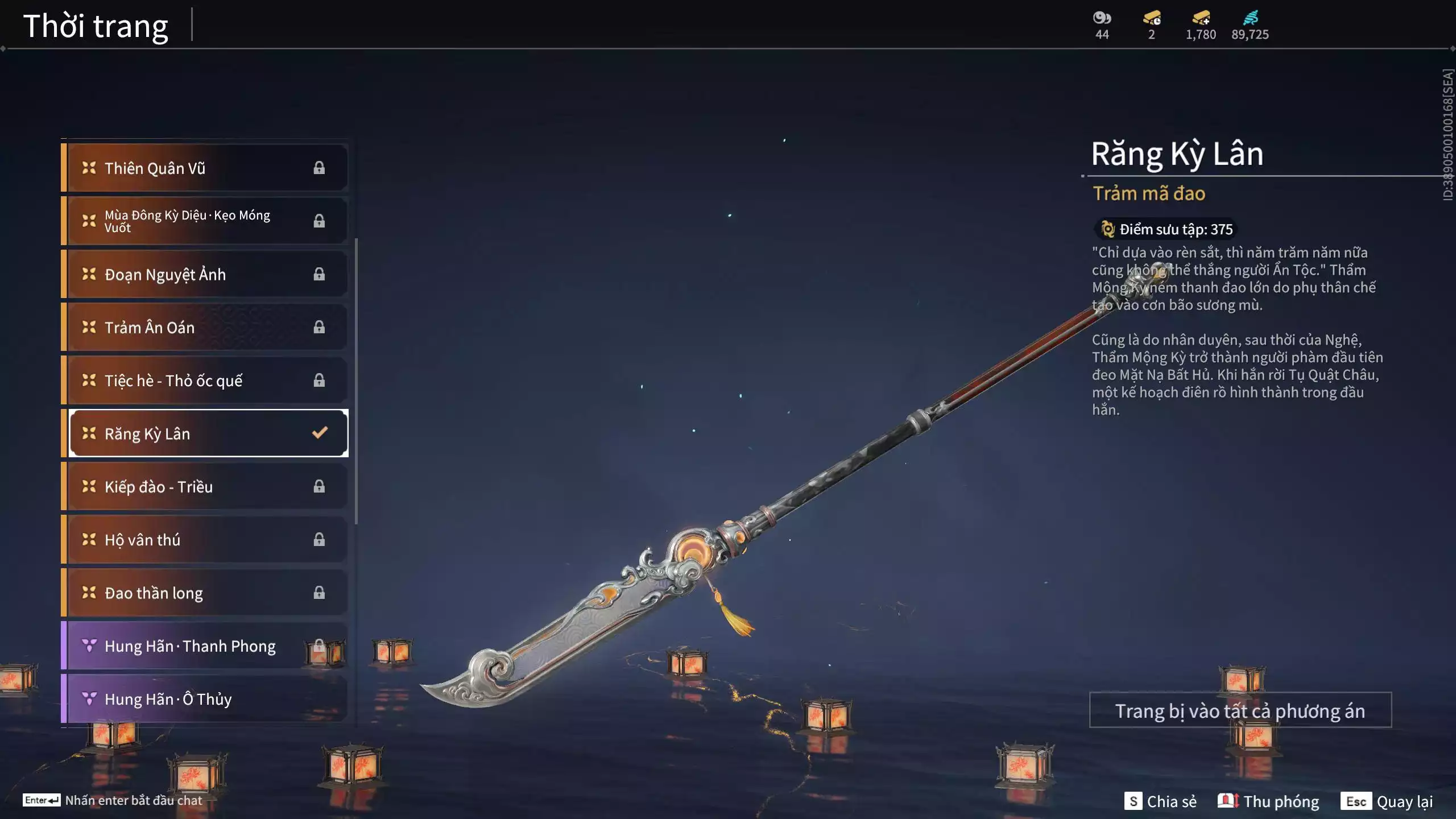Viewport: 1456px width, 819px height.
Task: Activate the Thu phóng zoom option
Action: [x=1268, y=801]
